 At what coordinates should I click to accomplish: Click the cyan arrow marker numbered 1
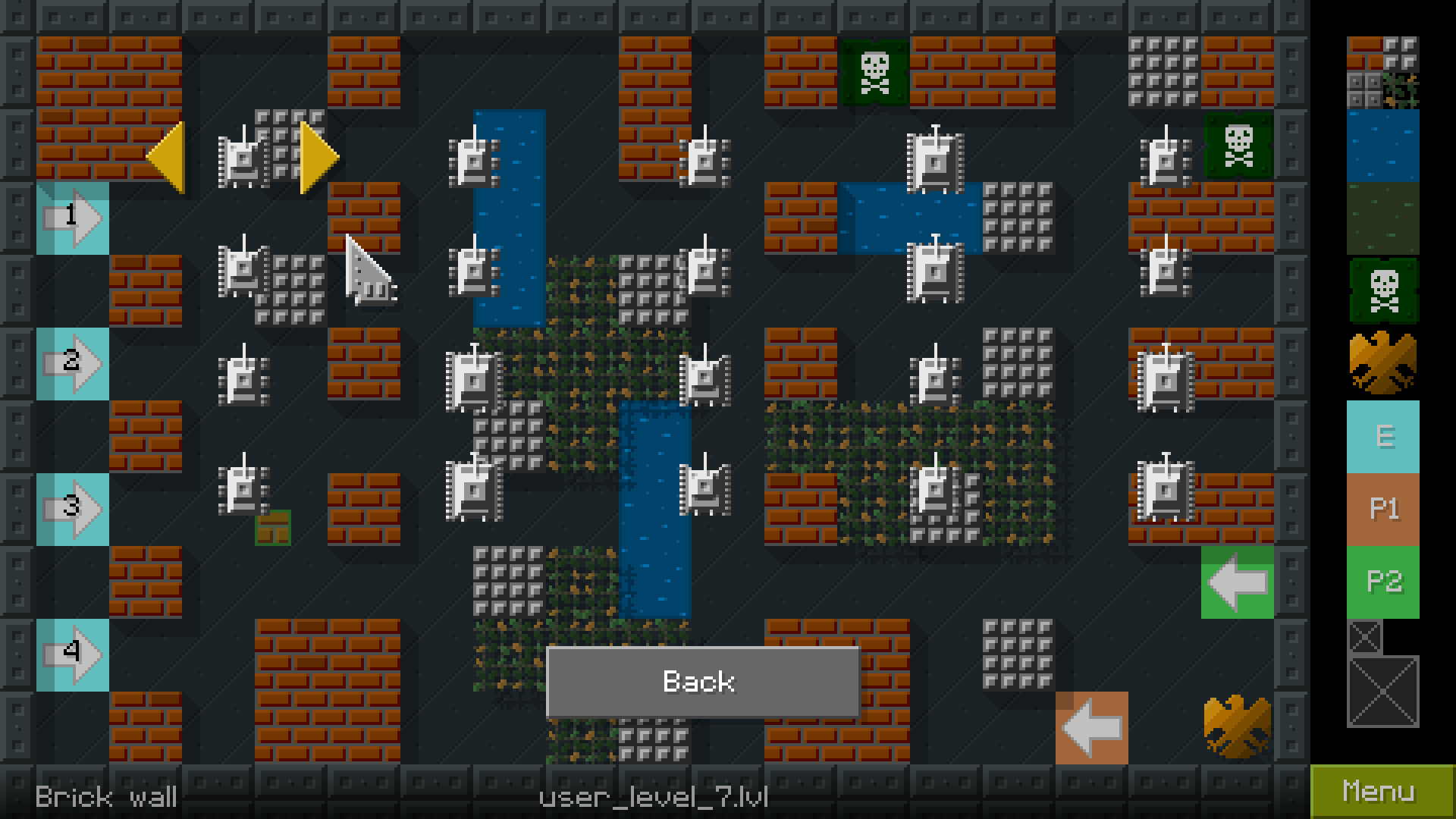point(74,218)
